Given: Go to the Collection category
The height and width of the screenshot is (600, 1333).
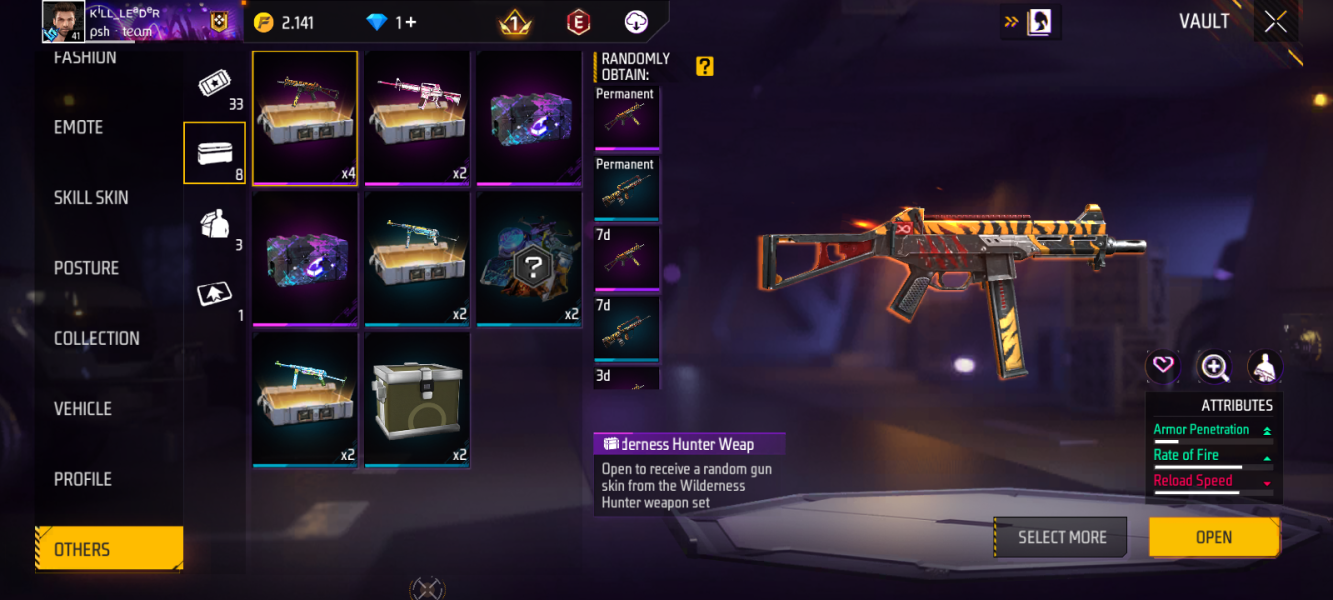Looking at the screenshot, I should tap(97, 338).
